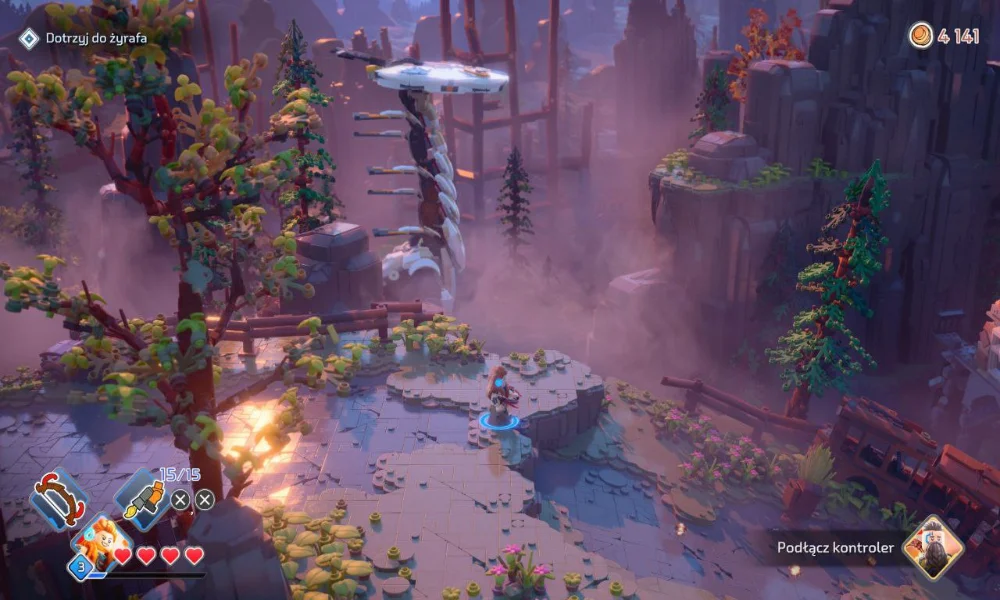Select the orange blaster gadget slot
The height and width of the screenshot is (600, 1000).
(x=139, y=497)
